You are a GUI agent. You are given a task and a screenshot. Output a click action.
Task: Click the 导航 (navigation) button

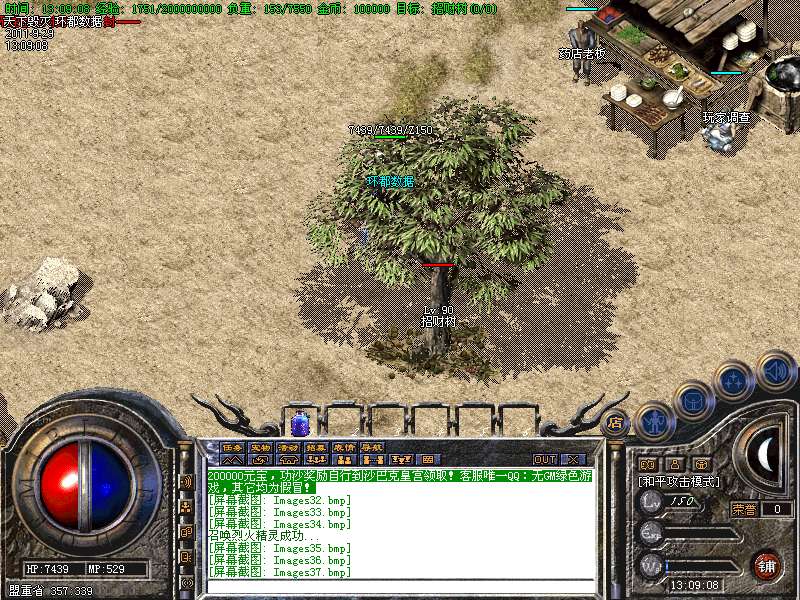pyautogui.click(x=372, y=447)
